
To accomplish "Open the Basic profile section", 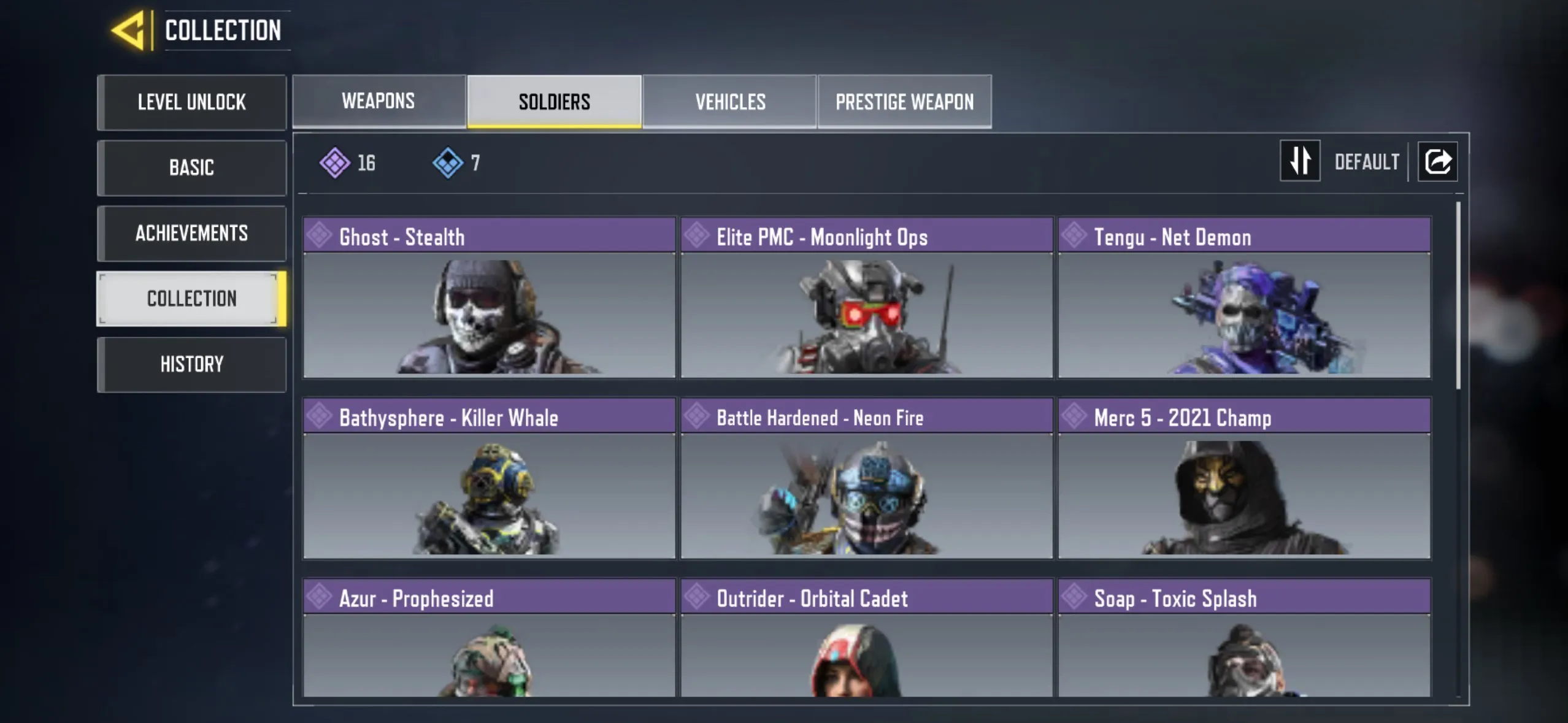I will click(192, 167).
